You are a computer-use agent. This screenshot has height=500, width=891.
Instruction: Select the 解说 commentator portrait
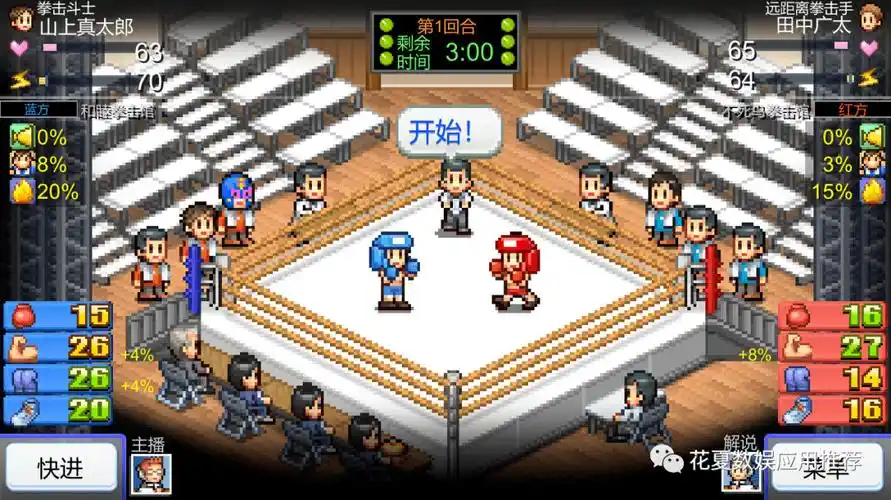pyautogui.click(x=742, y=475)
